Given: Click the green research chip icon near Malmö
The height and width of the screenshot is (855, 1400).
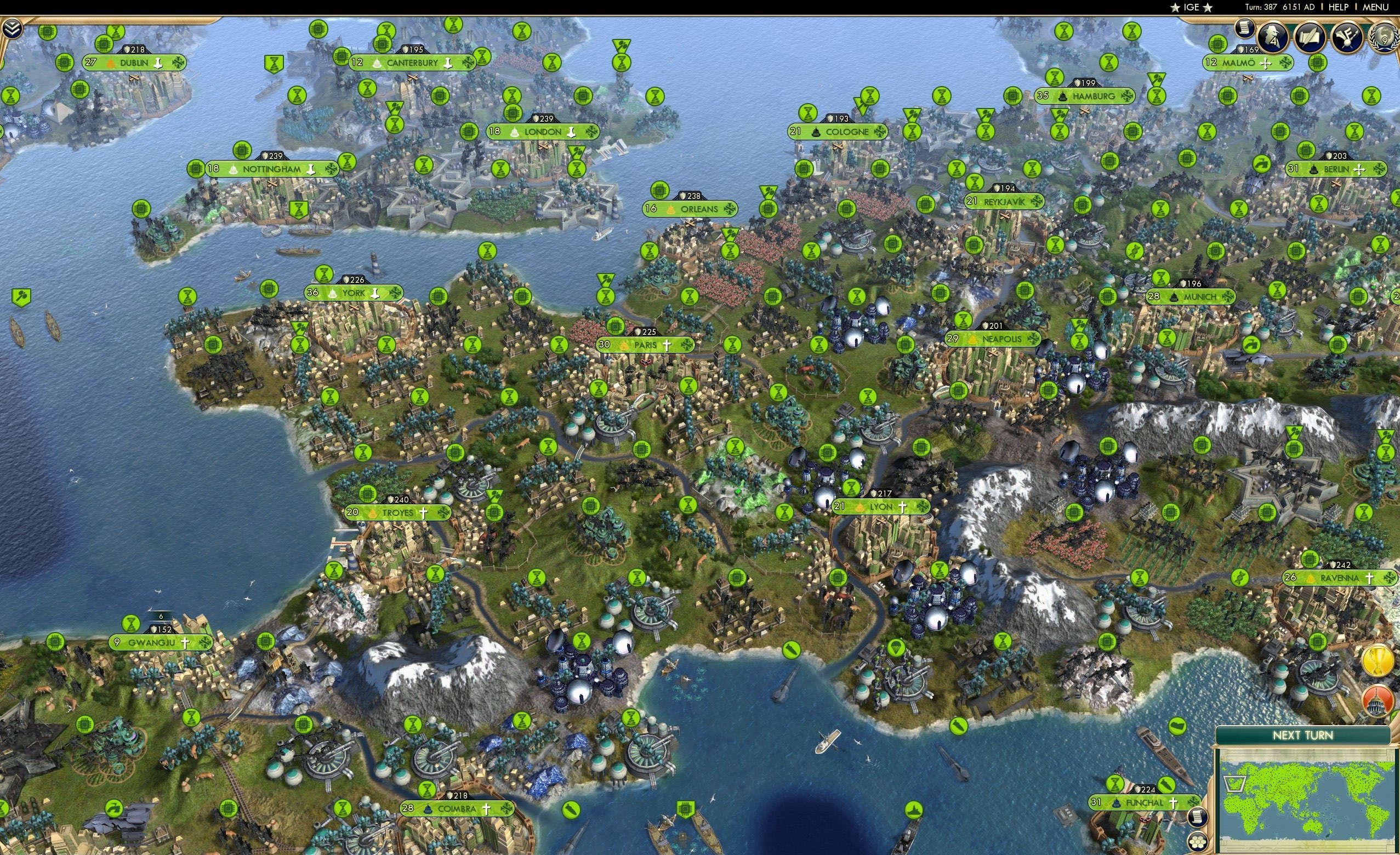Looking at the screenshot, I should click(1219, 44).
